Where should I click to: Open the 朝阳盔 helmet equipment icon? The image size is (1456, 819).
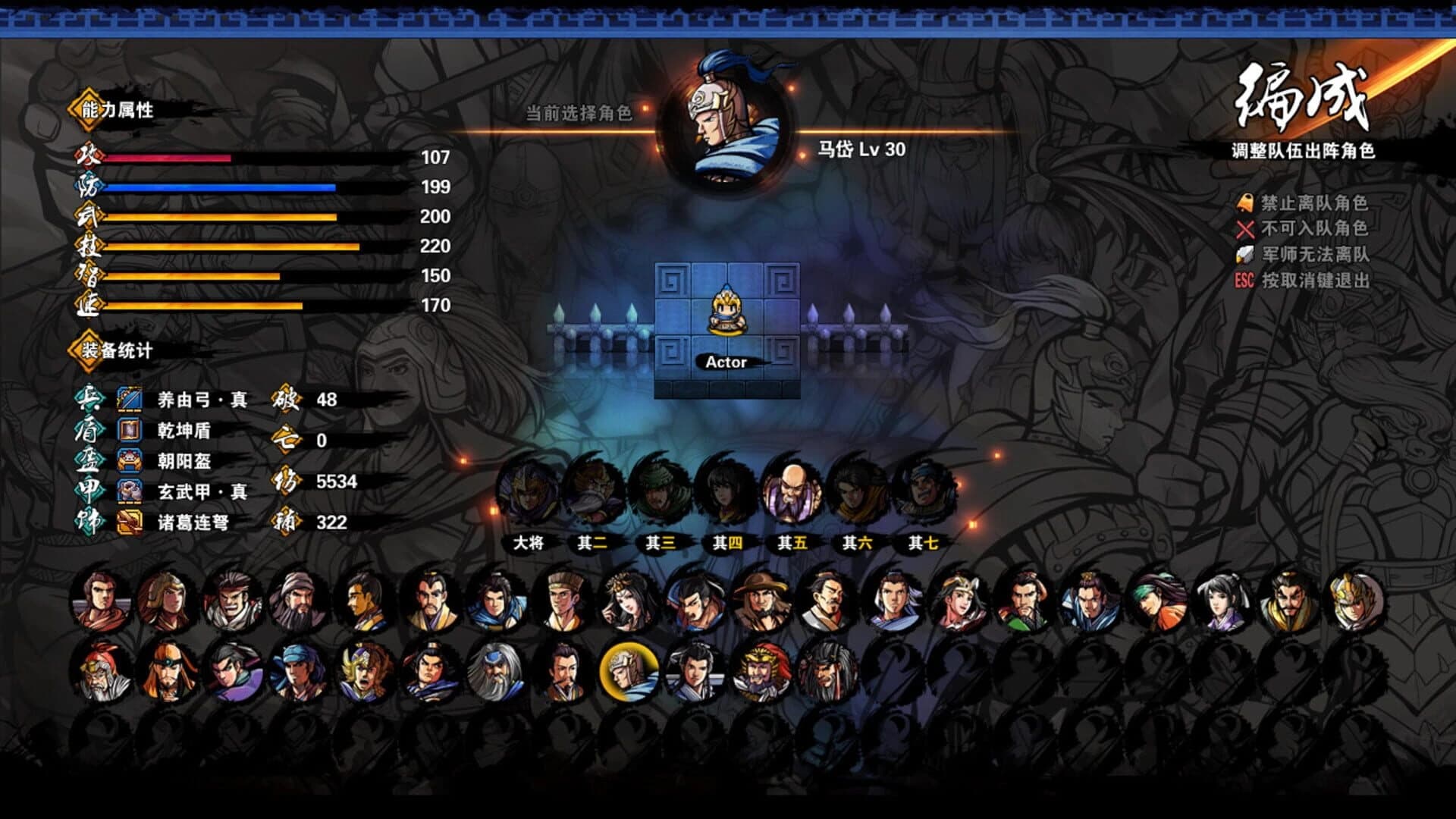(129, 460)
